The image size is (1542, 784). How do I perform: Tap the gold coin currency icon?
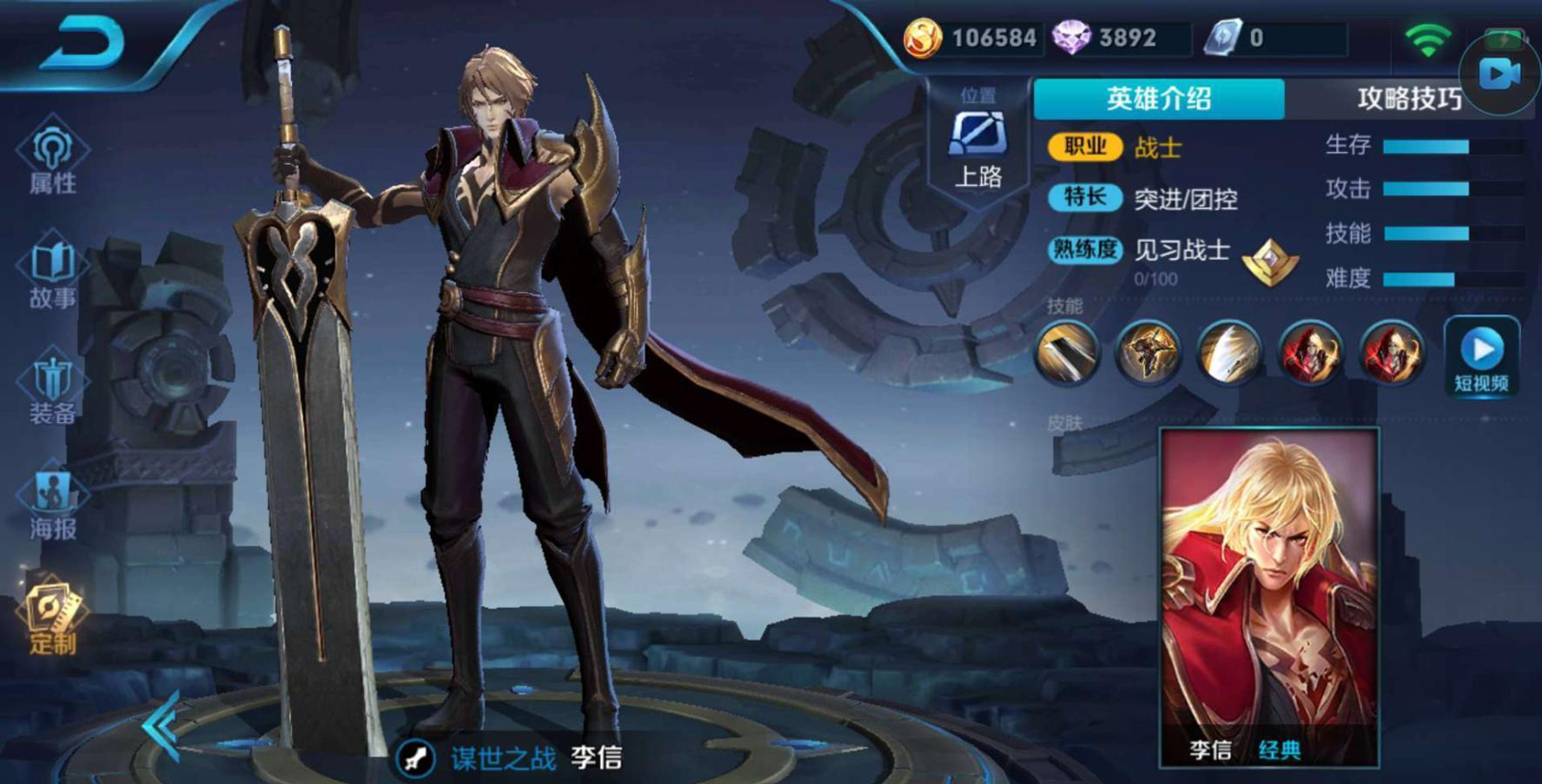click(x=922, y=39)
